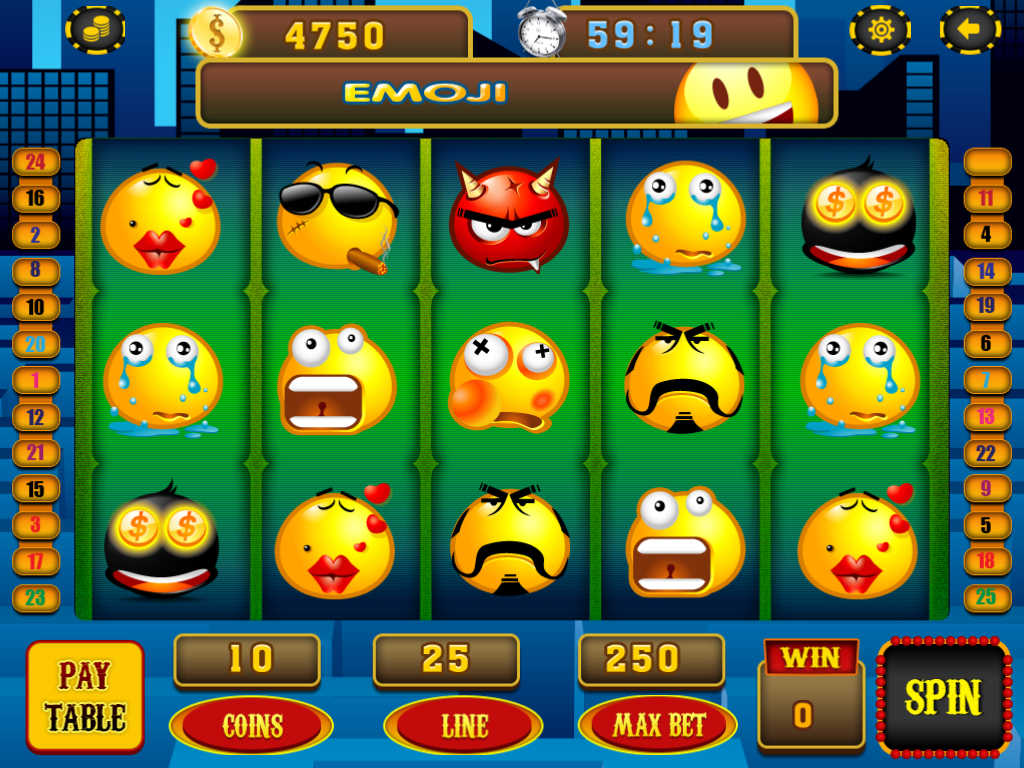Open the coin stack shop icon
This screenshot has width=1024, height=768.
95,30
